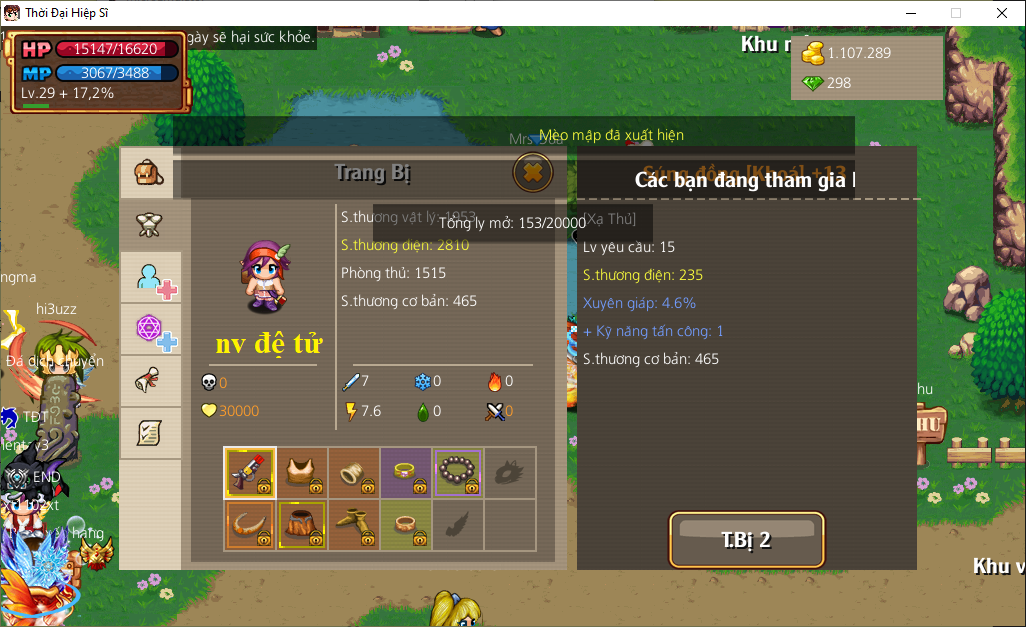
Task: Select the curved horn equipment slot
Action: click(x=249, y=524)
